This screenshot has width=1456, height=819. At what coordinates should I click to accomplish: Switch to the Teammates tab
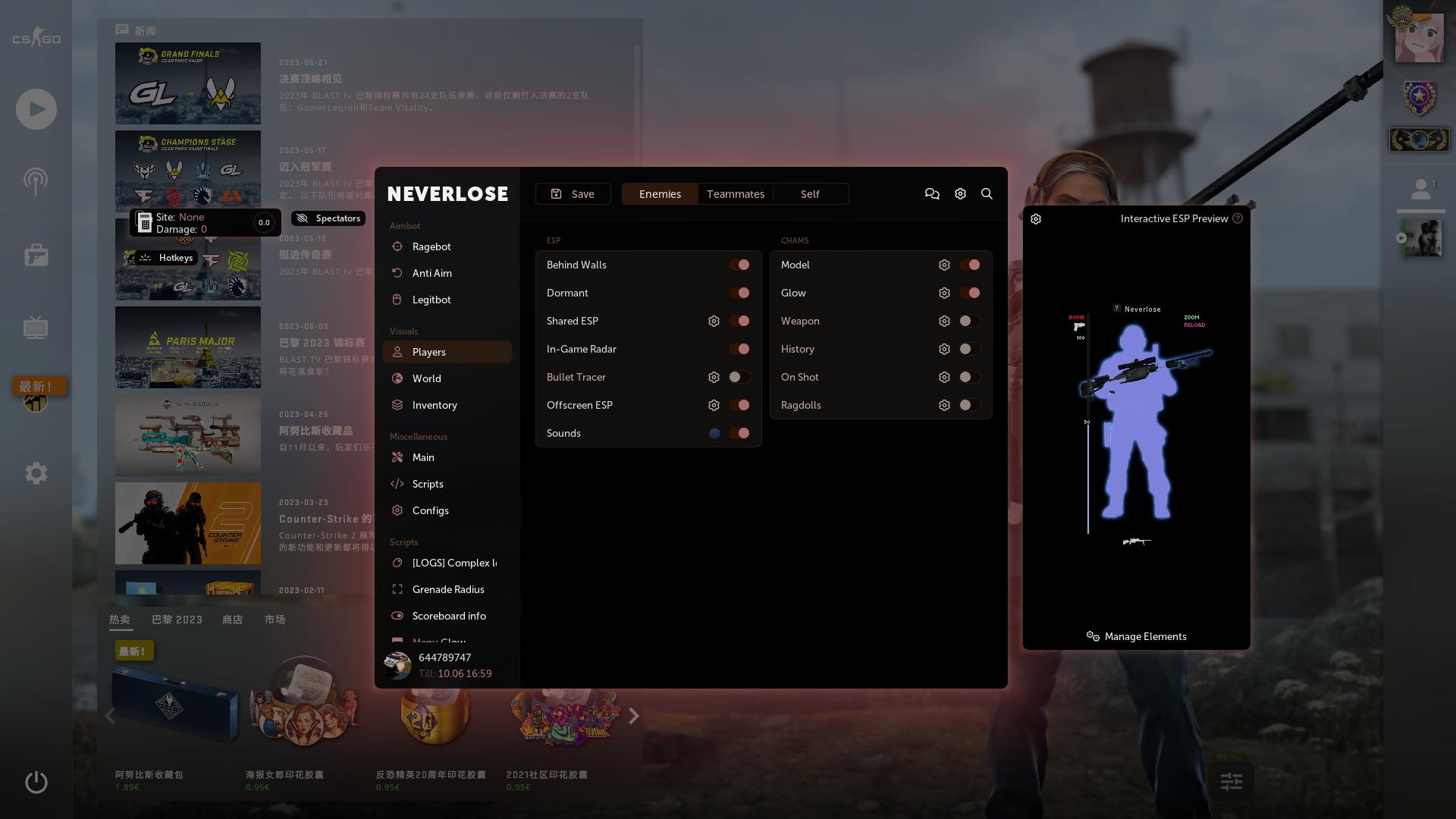click(735, 194)
